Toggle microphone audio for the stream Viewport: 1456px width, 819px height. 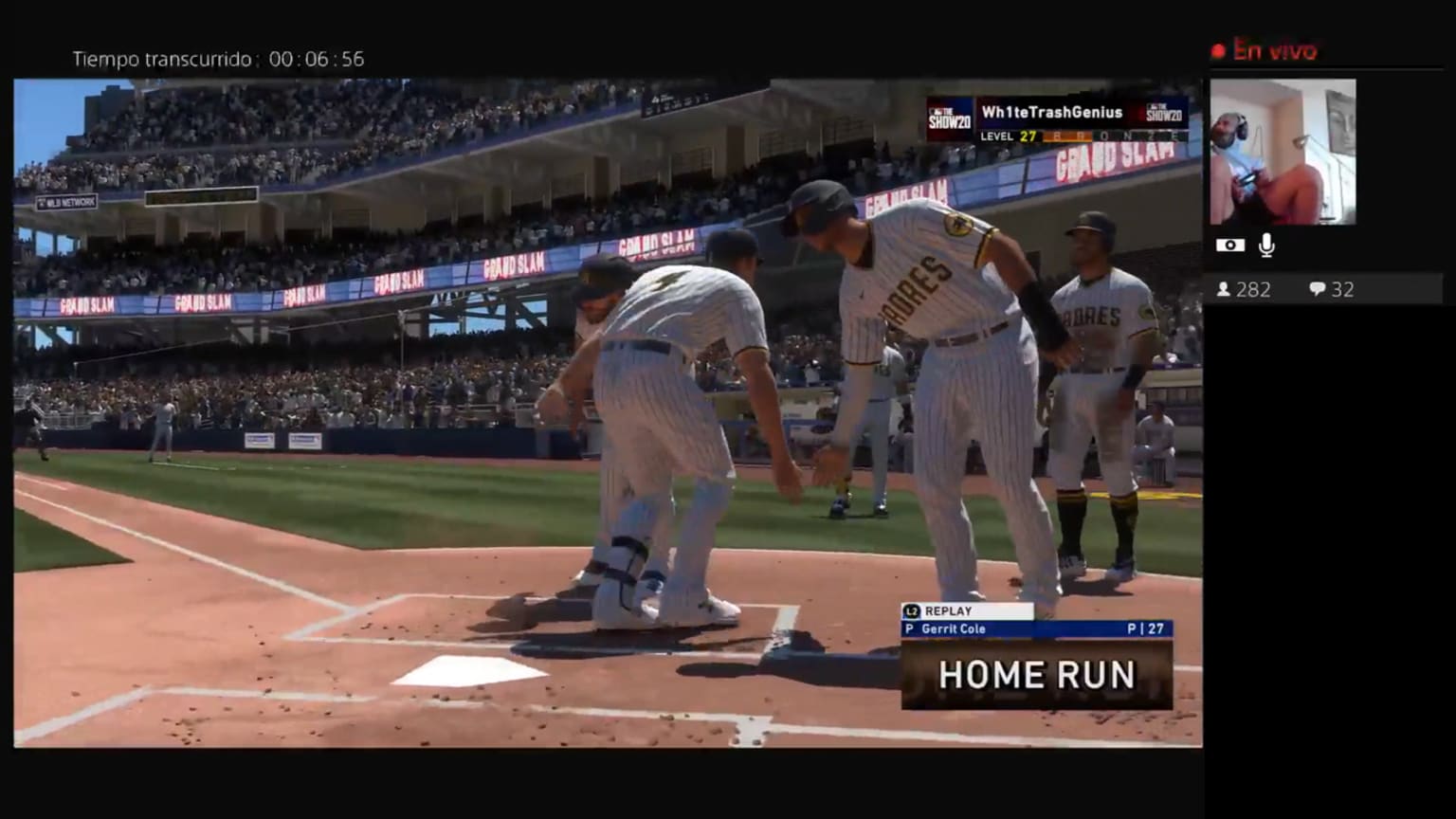click(x=1266, y=245)
